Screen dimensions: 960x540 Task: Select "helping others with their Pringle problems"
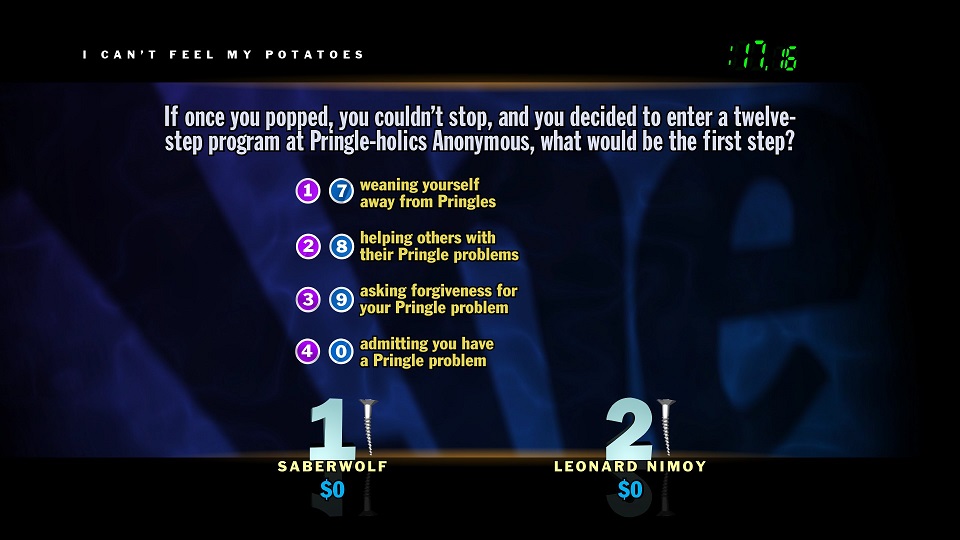click(438, 246)
